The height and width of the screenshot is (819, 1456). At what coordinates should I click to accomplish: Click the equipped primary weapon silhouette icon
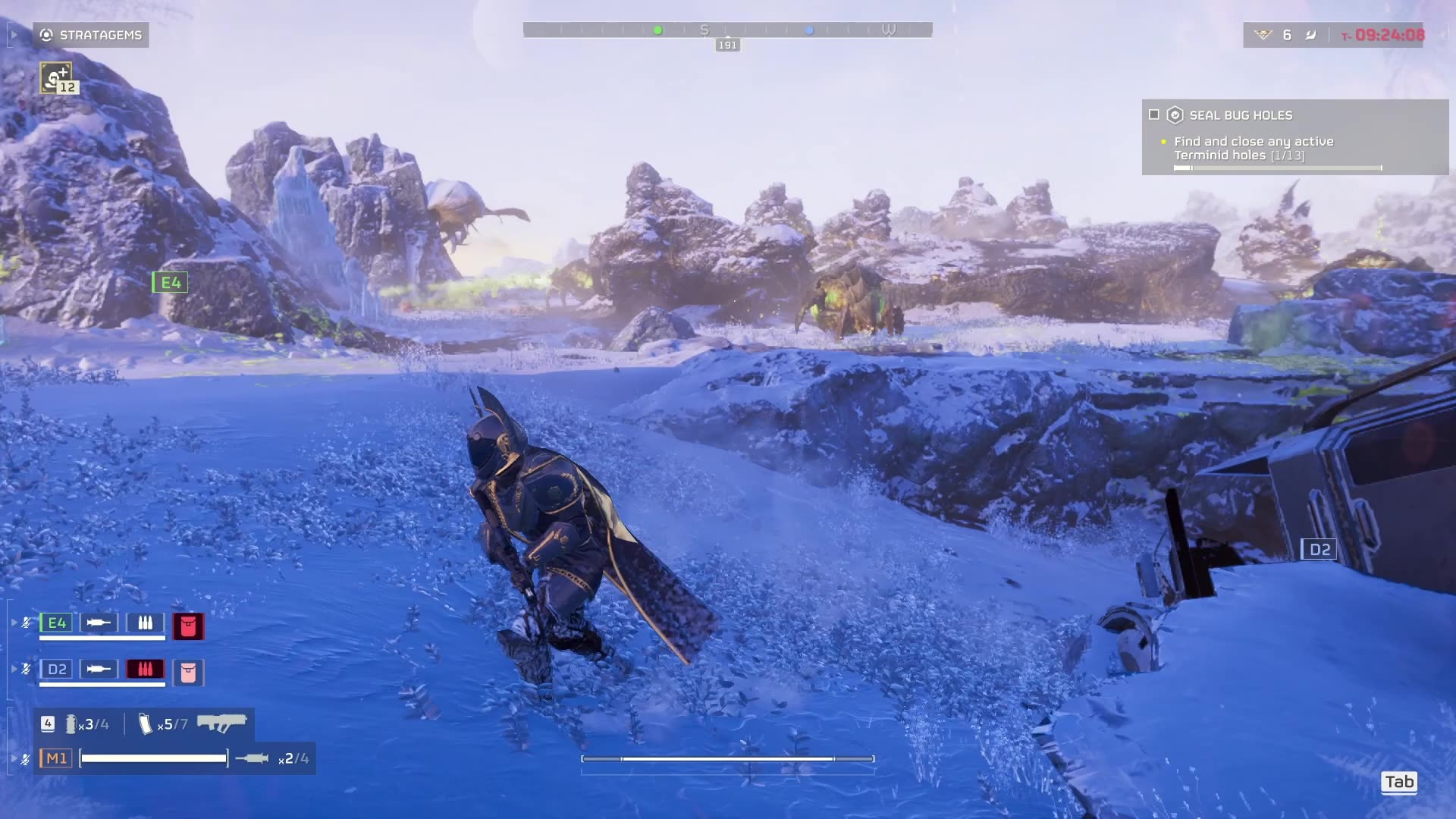tap(221, 723)
